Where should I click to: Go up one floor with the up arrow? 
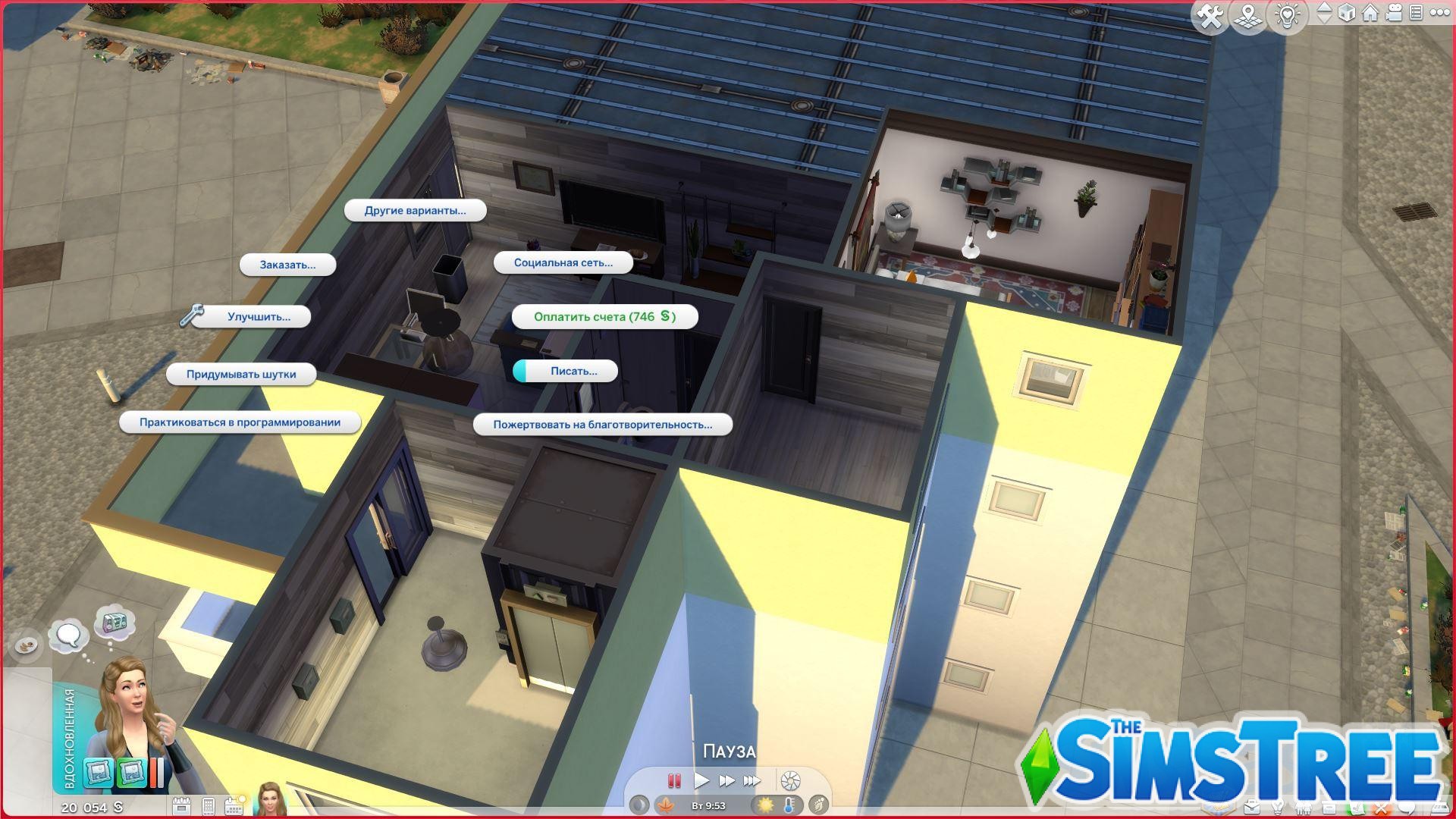(x=1324, y=7)
